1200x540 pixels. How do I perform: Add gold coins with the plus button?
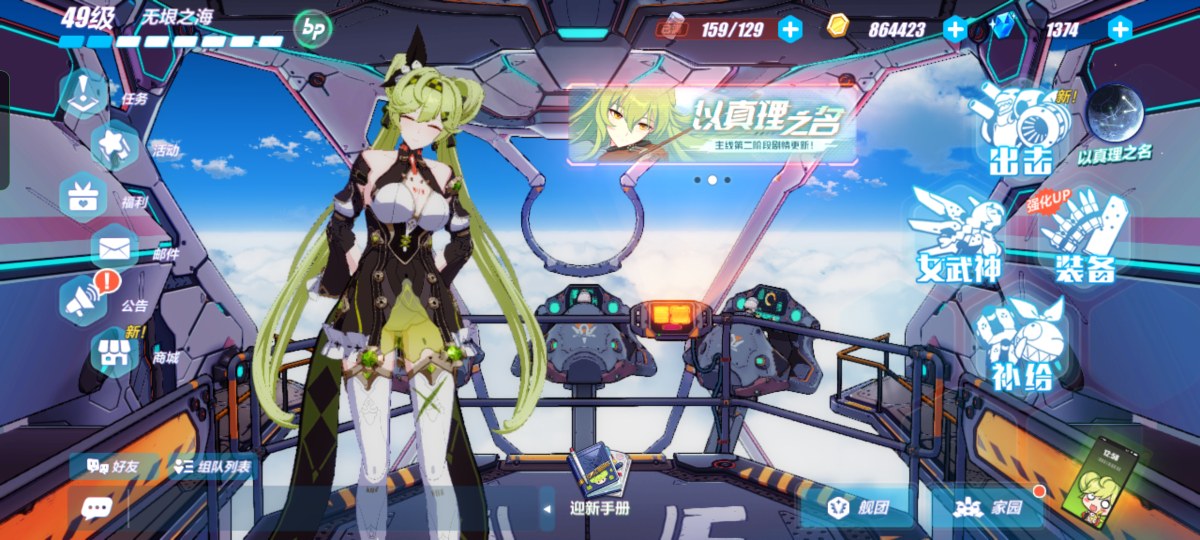(955, 29)
